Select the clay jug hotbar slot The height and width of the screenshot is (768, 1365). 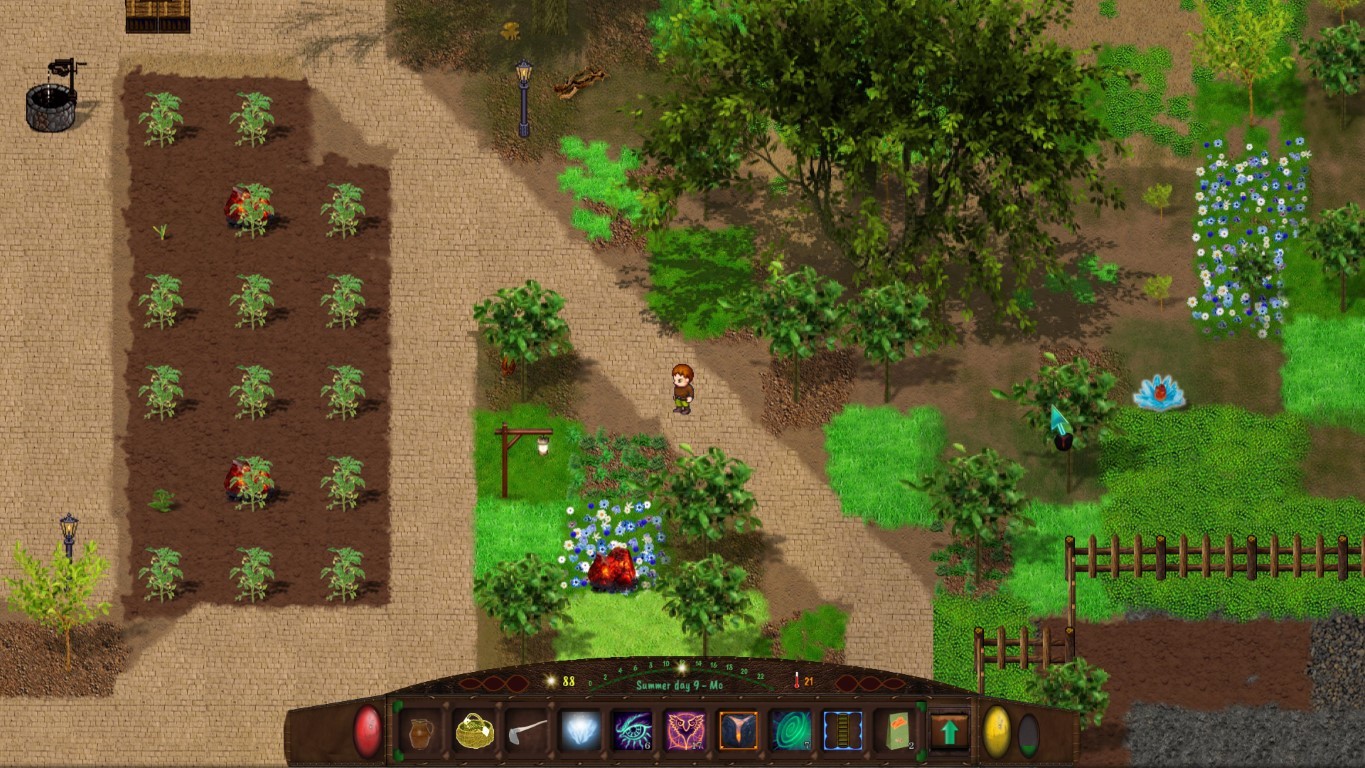click(x=421, y=731)
